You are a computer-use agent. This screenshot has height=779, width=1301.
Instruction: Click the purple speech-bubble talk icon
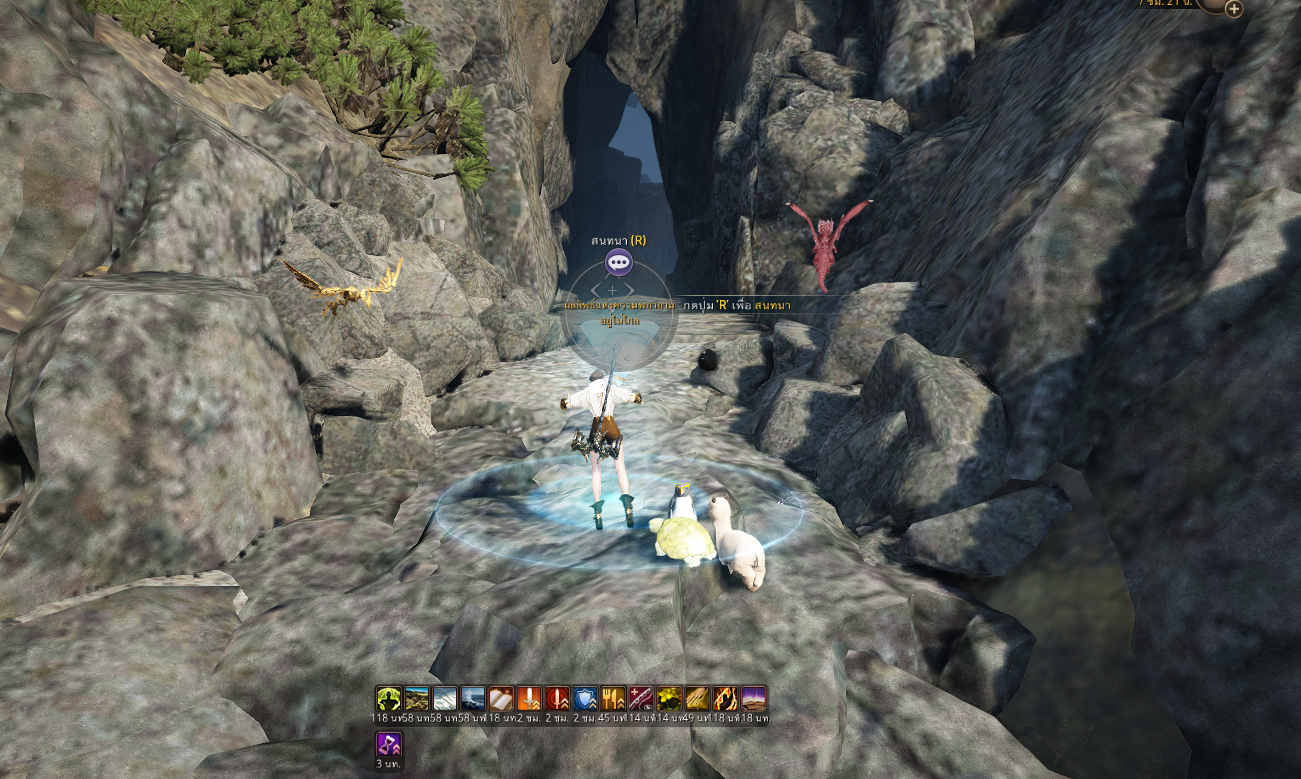(x=618, y=263)
